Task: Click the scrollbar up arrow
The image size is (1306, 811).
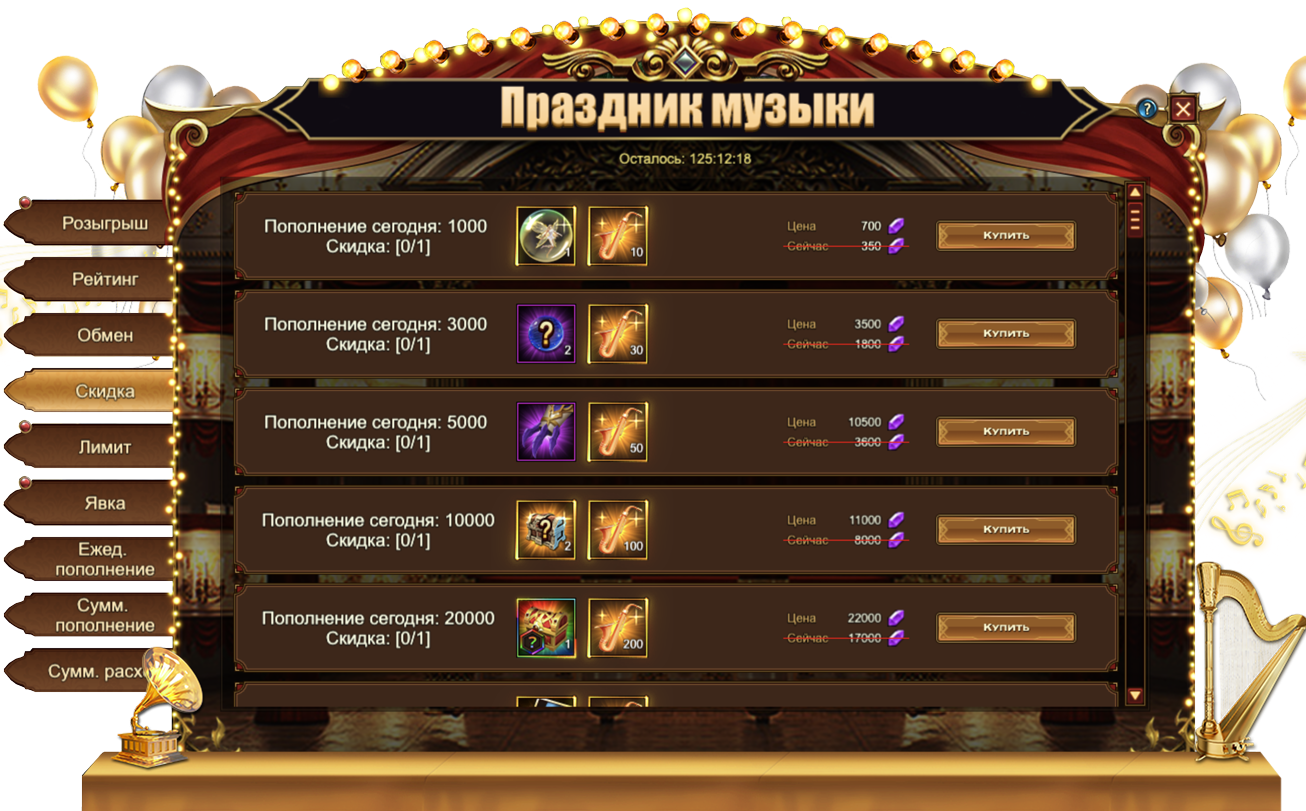Action: coord(1135,192)
